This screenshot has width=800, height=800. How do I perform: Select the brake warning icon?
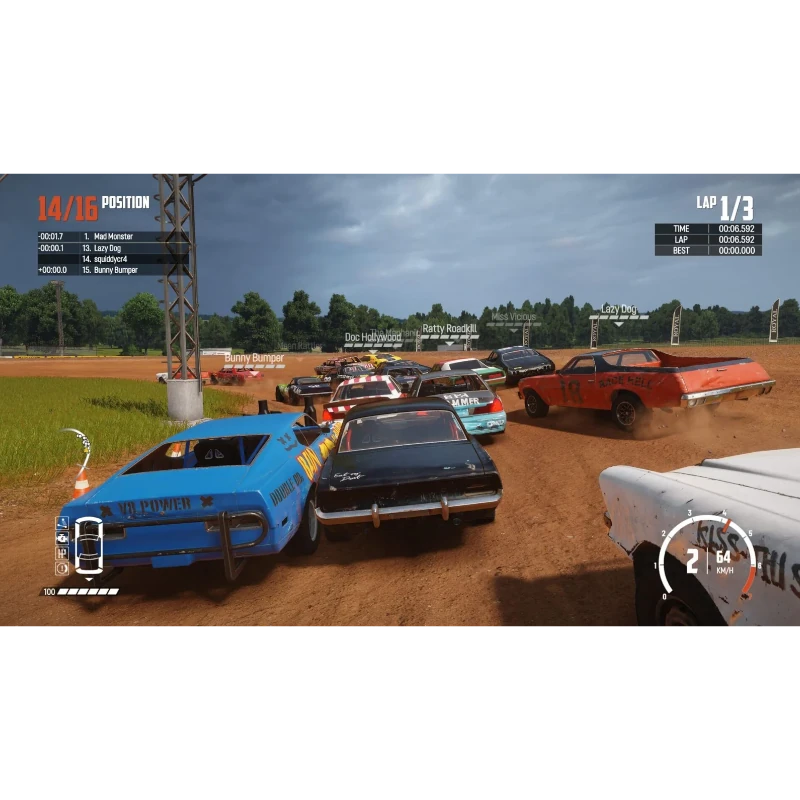62,568
